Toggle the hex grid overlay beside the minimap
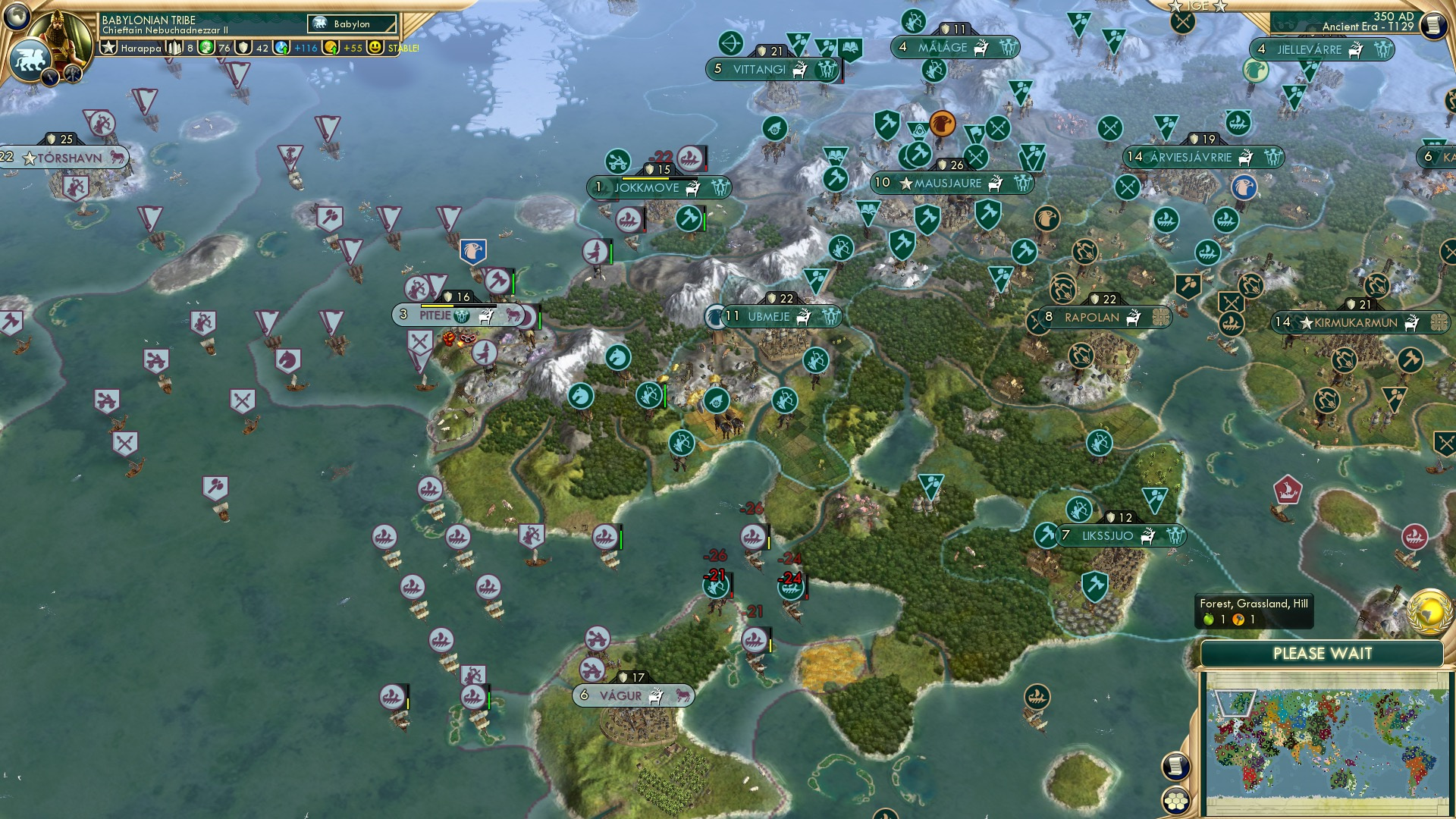Image resolution: width=1456 pixels, height=819 pixels. coord(1176,802)
